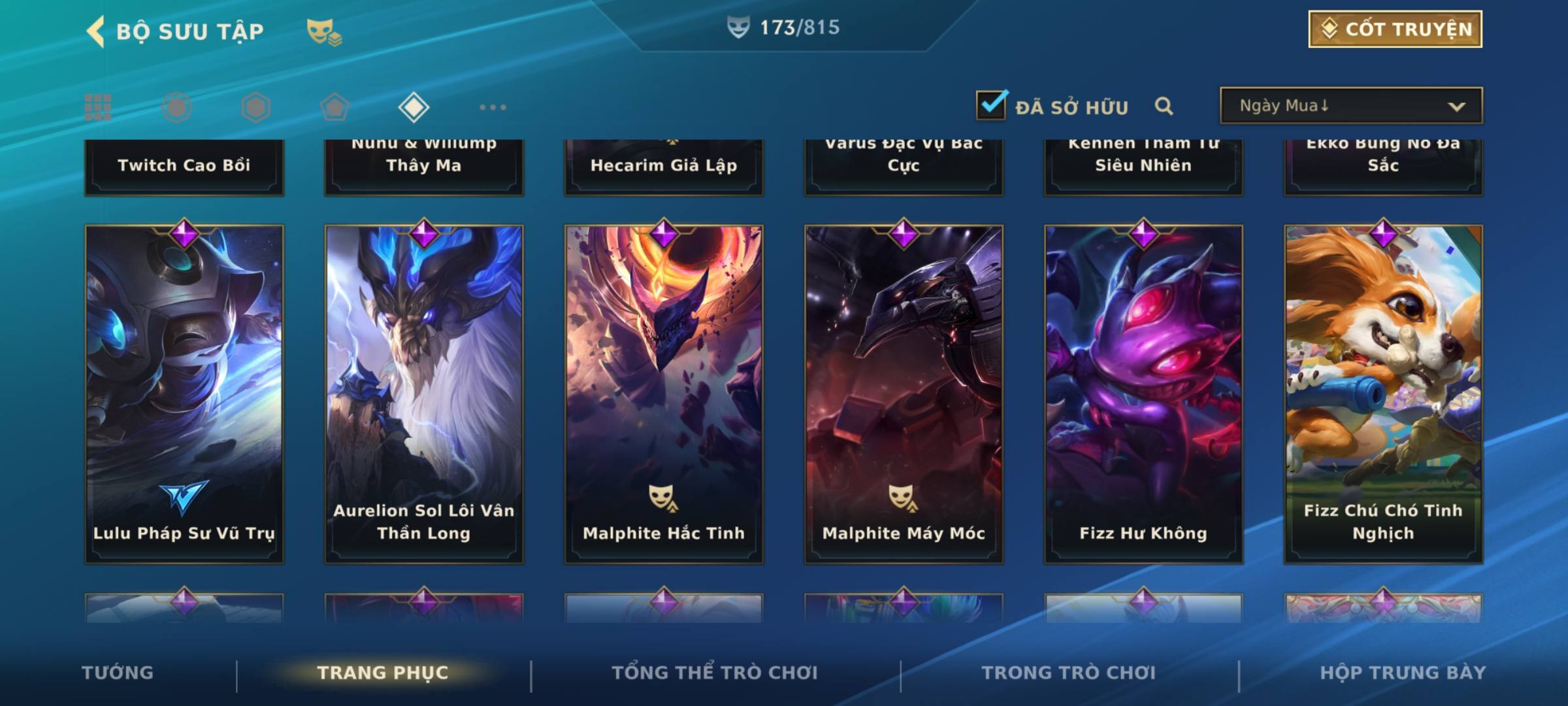
Task: Select the Twitch Cao Bồi skin card
Action: click(x=184, y=166)
